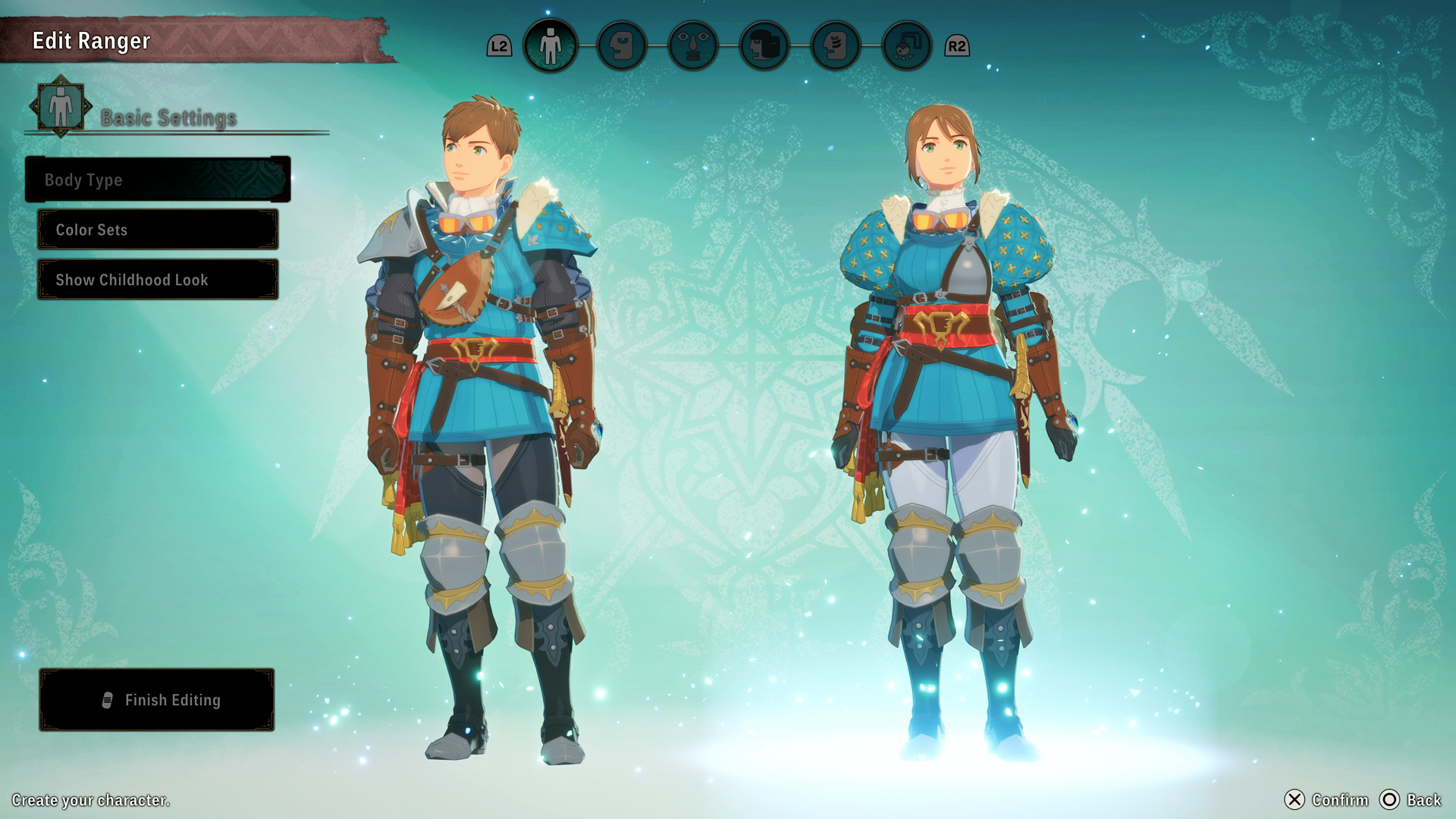This screenshot has width=1456, height=819.
Task: Click the R2 shoulder button icon
Action: pos(958,45)
